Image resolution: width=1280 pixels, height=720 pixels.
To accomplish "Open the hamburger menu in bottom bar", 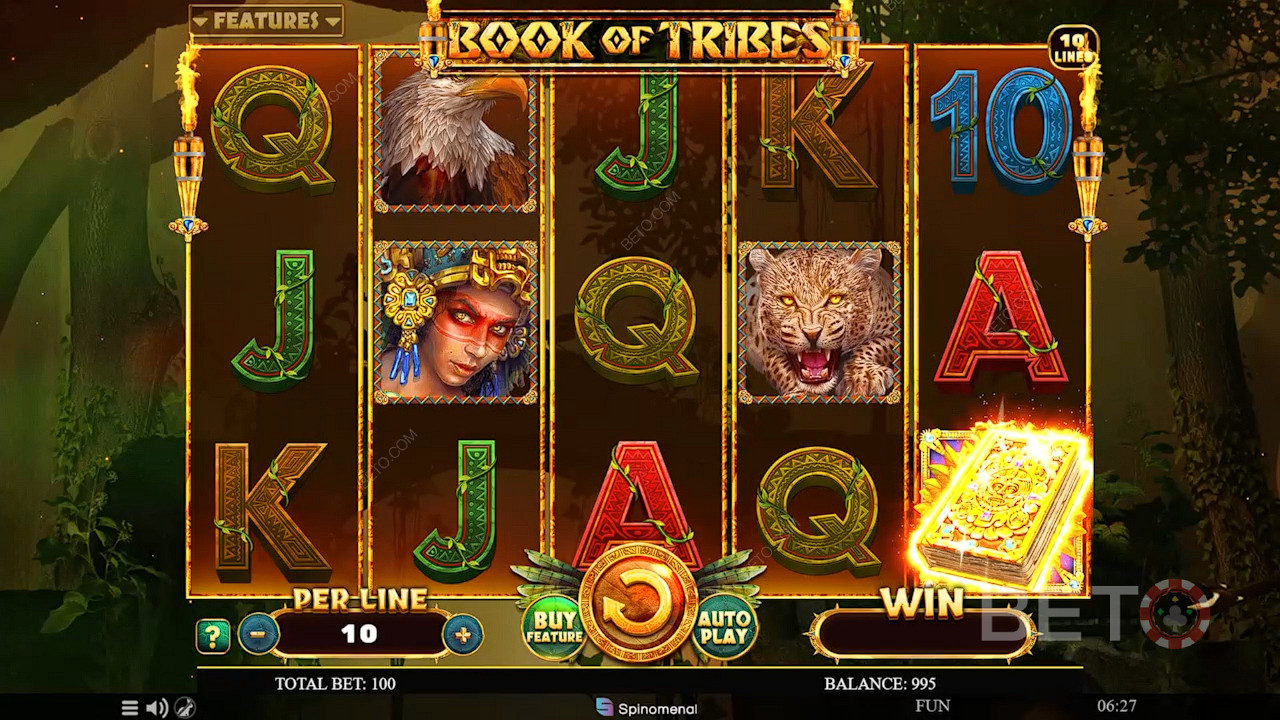I will pyautogui.click(x=130, y=708).
